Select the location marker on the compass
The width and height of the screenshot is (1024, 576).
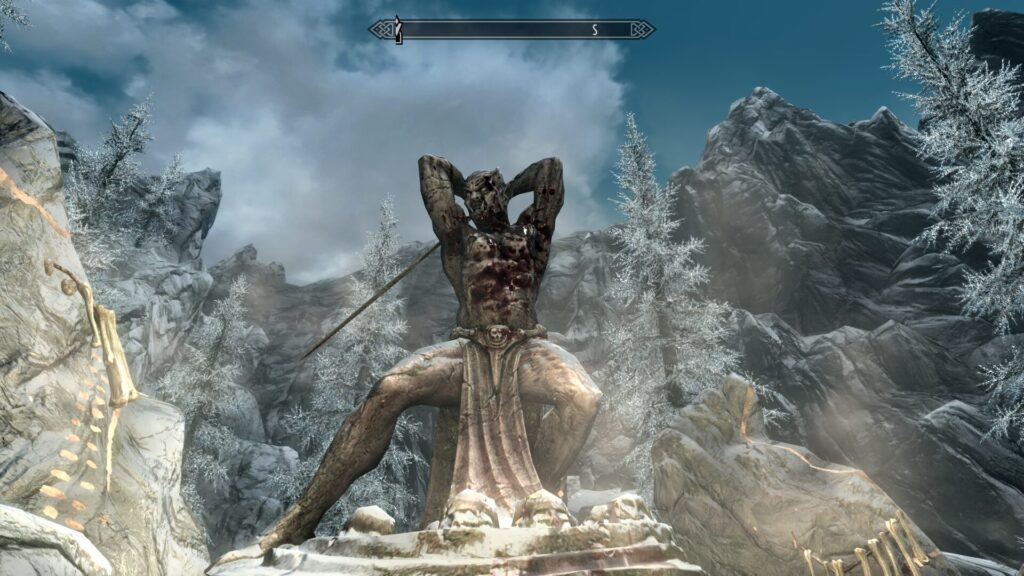pyautogui.click(x=397, y=29)
